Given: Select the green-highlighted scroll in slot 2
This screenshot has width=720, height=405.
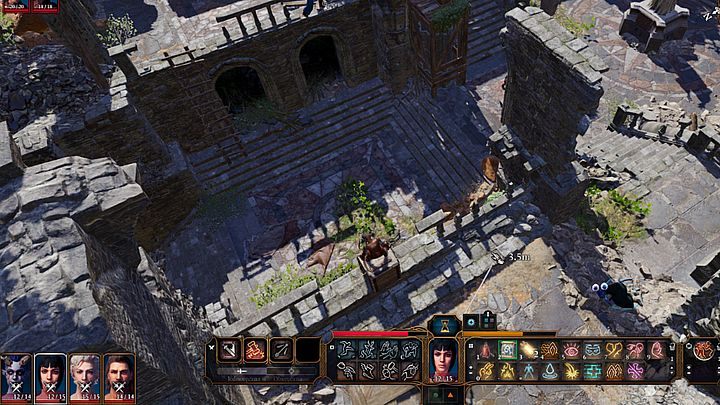Looking at the screenshot, I should [507, 350].
